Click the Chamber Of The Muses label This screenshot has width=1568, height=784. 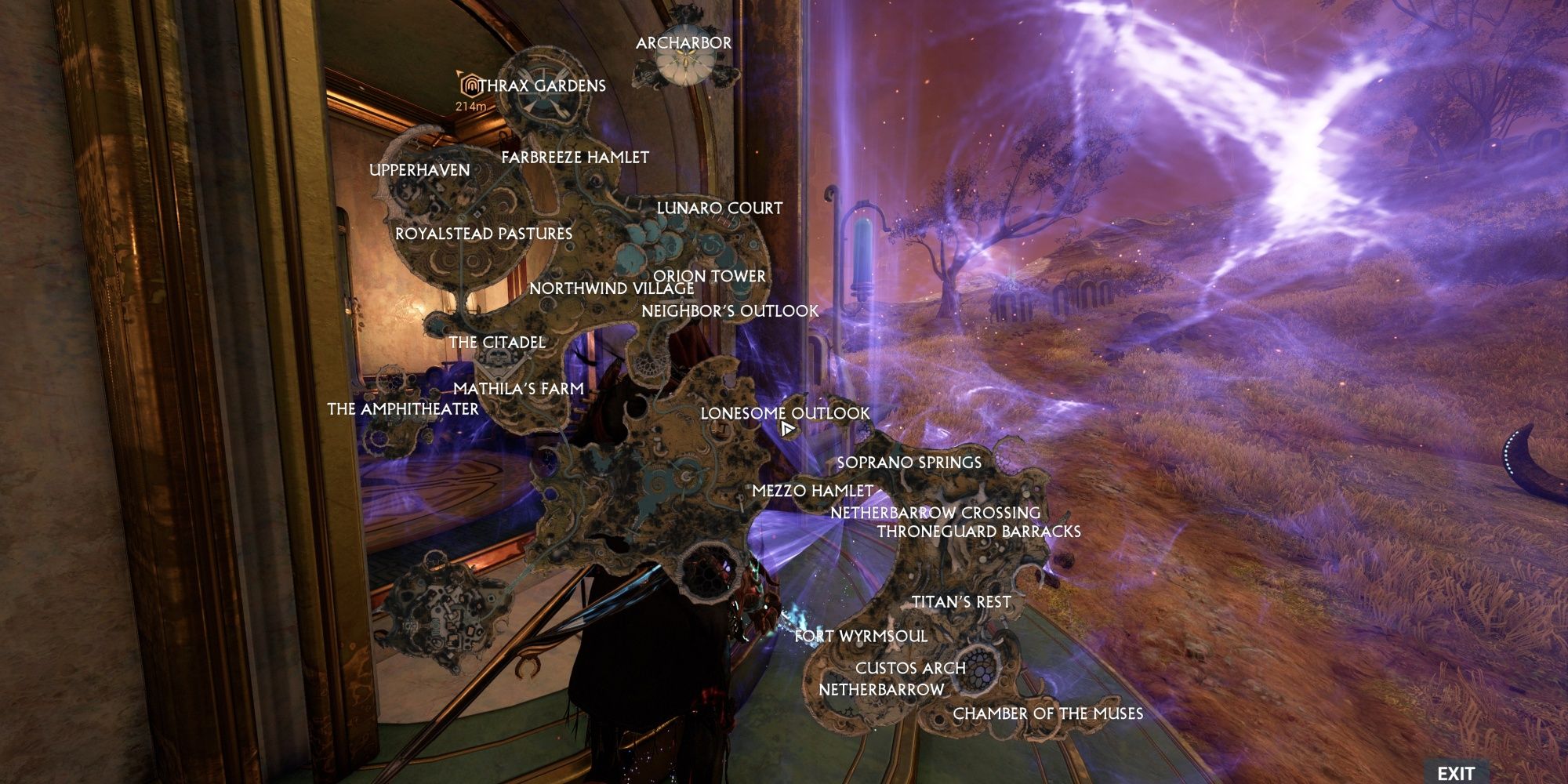[x=1048, y=713]
